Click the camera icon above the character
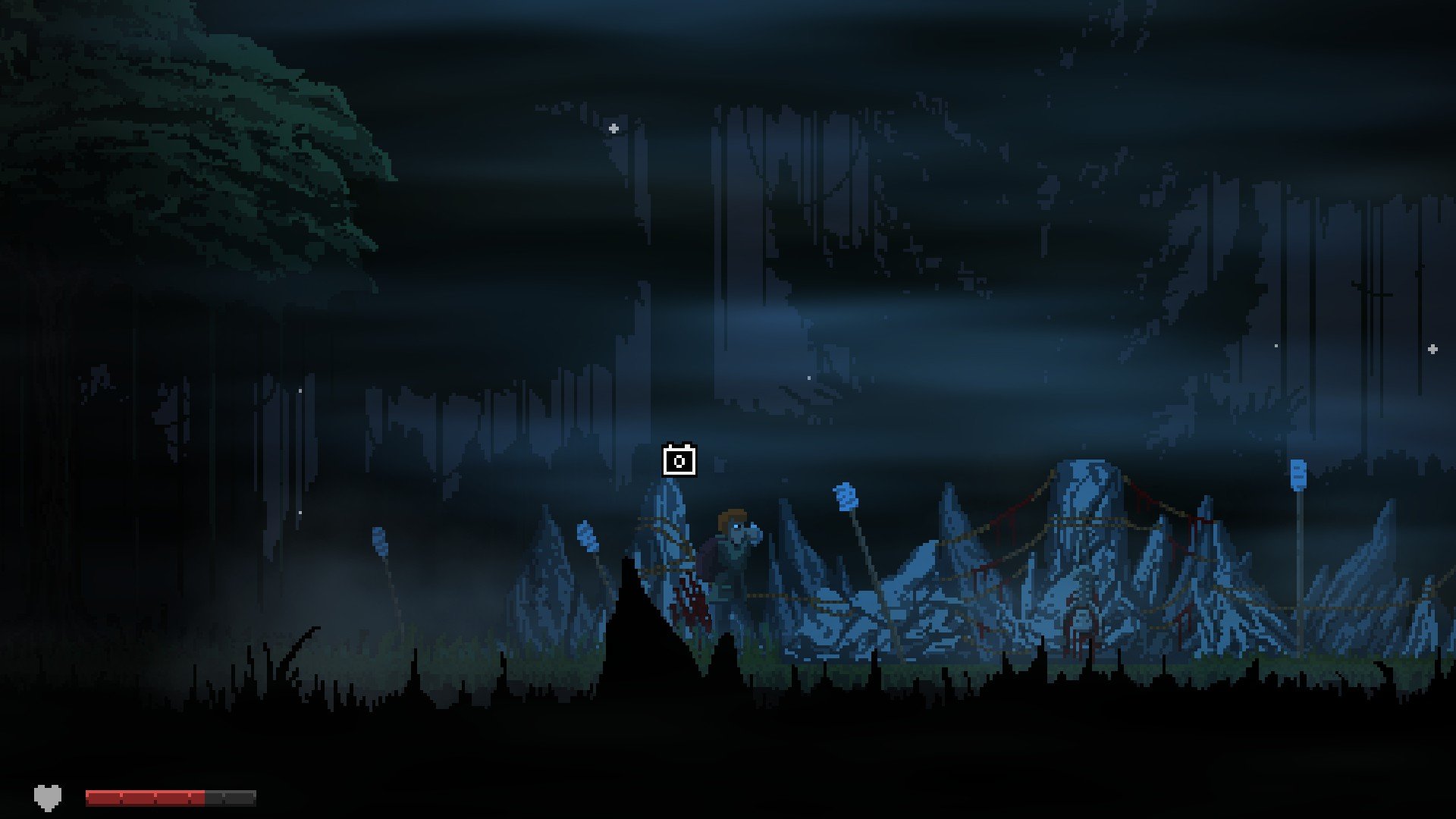The image size is (1456, 819). (x=679, y=460)
